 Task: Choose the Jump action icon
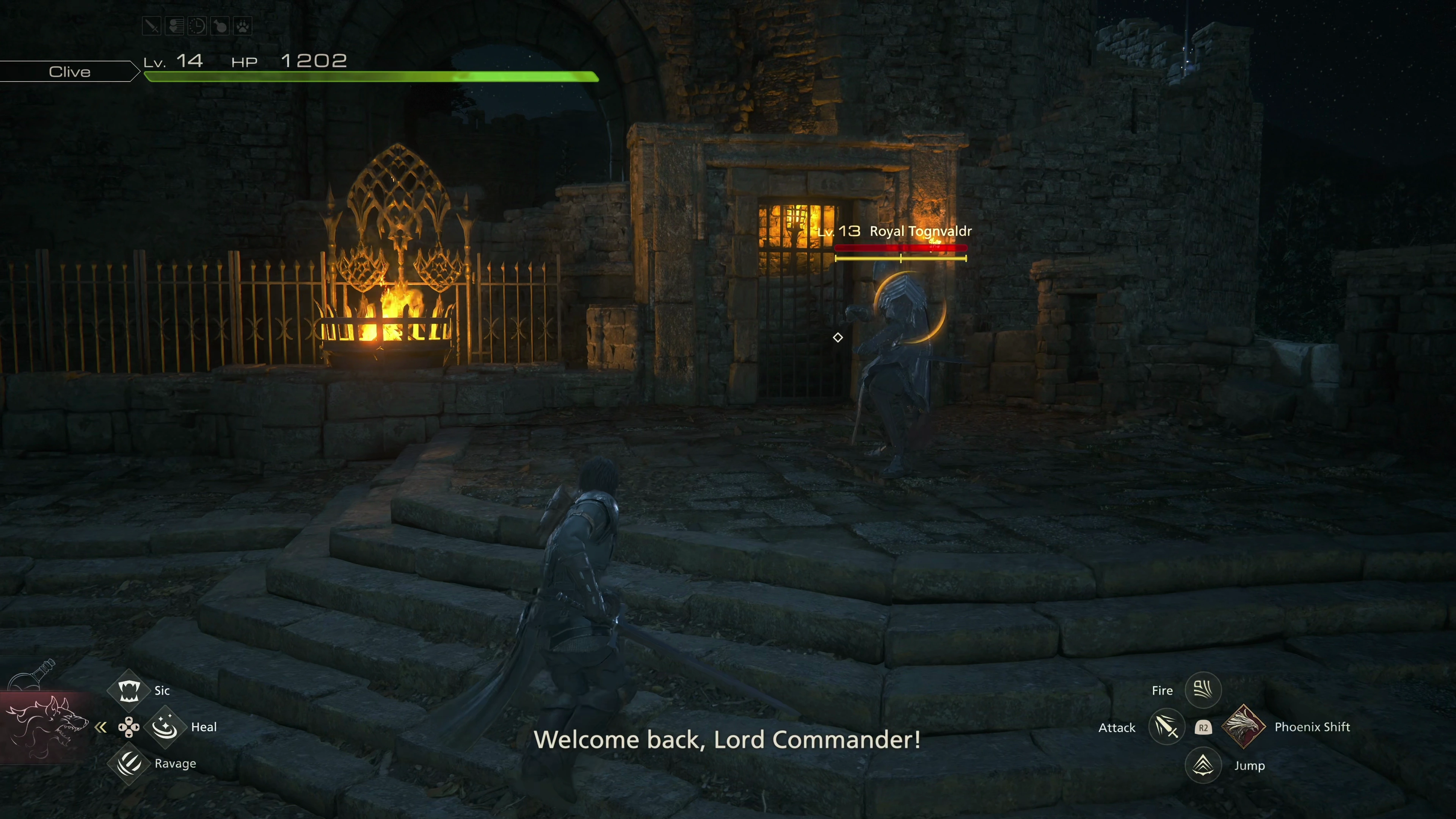(x=1203, y=765)
